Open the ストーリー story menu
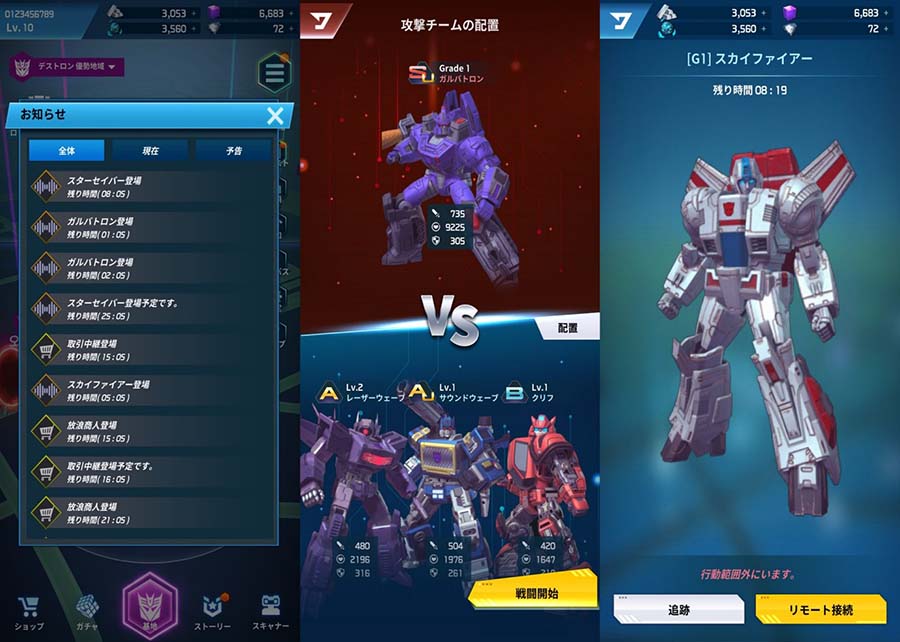Viewport: 900px width, 642px height. [211, 611]
